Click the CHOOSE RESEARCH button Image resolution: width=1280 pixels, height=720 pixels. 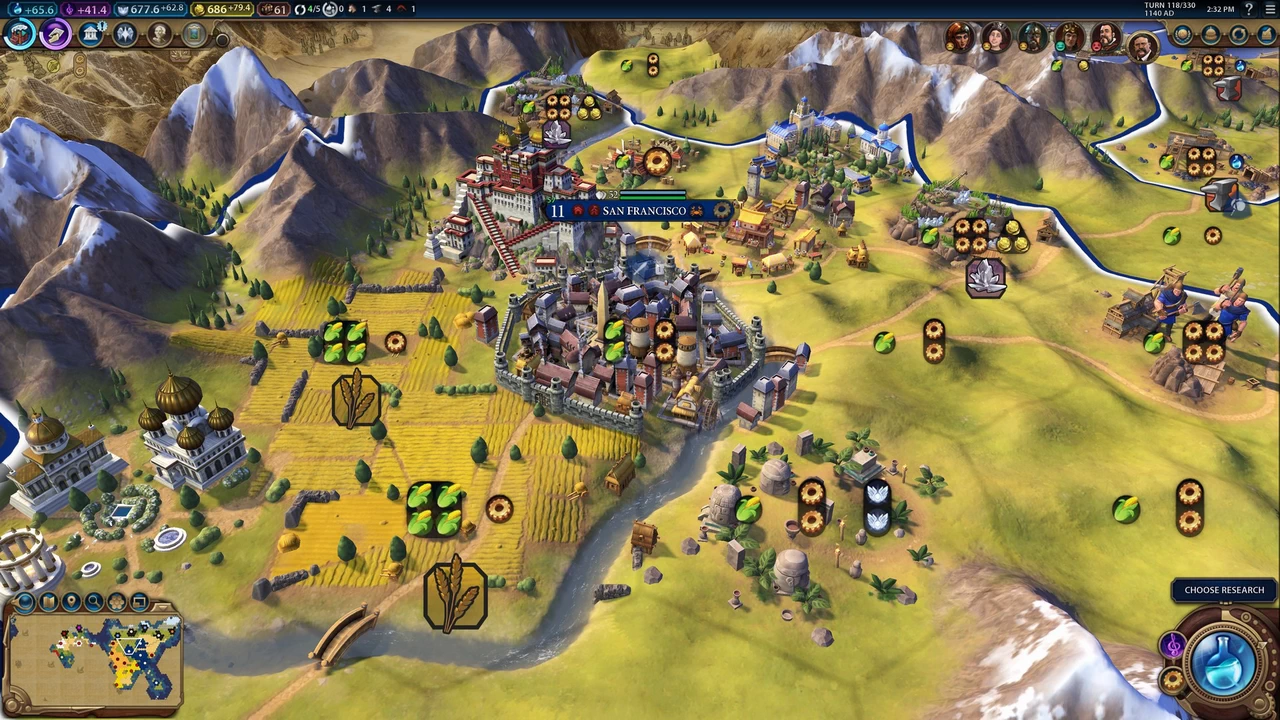pyautogui.click(x=1224, y=589)
